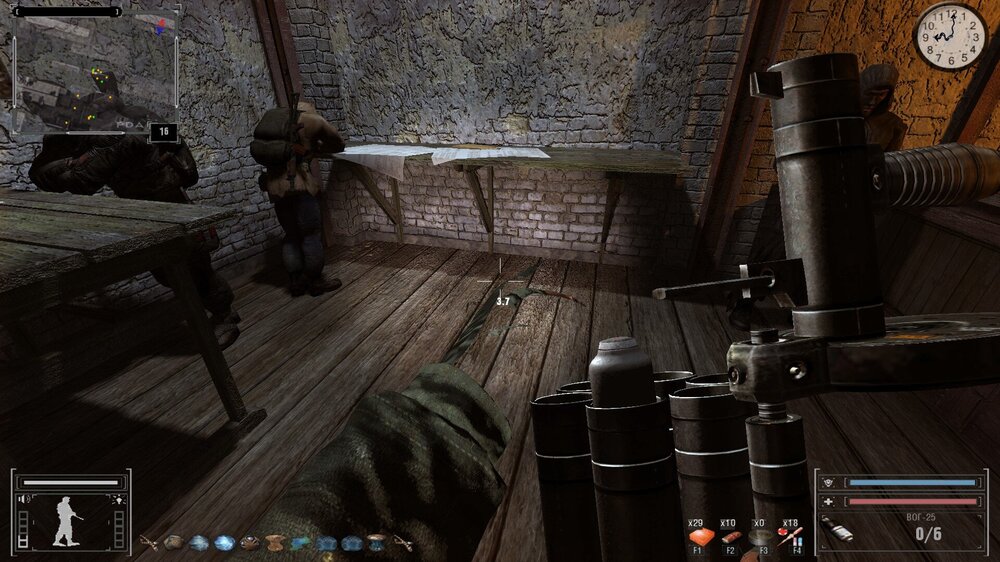This screenshot has height=562, width=1000.
Task: Click the VOG-25 grenade ammo icon
Action: (836, 528)
